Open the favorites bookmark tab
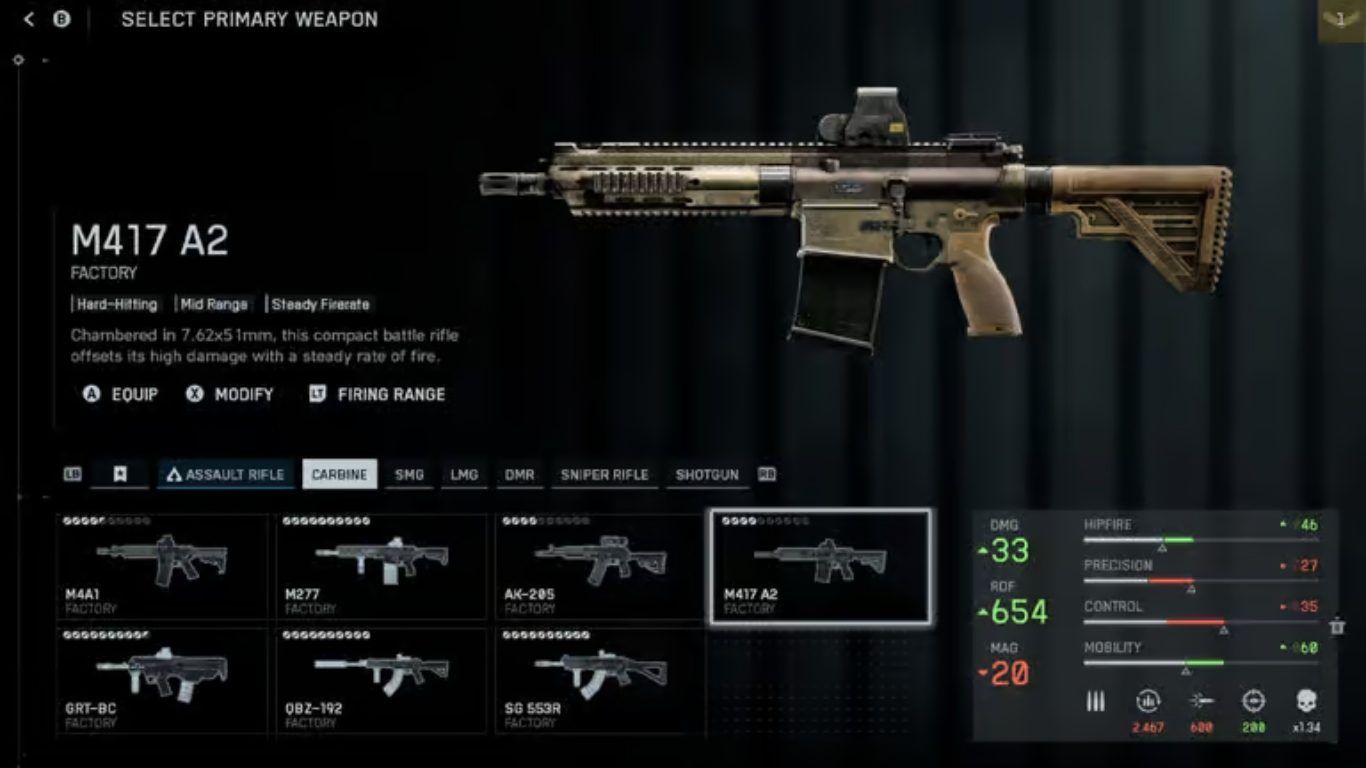This screenshot has height=768, width=1366. tap(119, 475)
